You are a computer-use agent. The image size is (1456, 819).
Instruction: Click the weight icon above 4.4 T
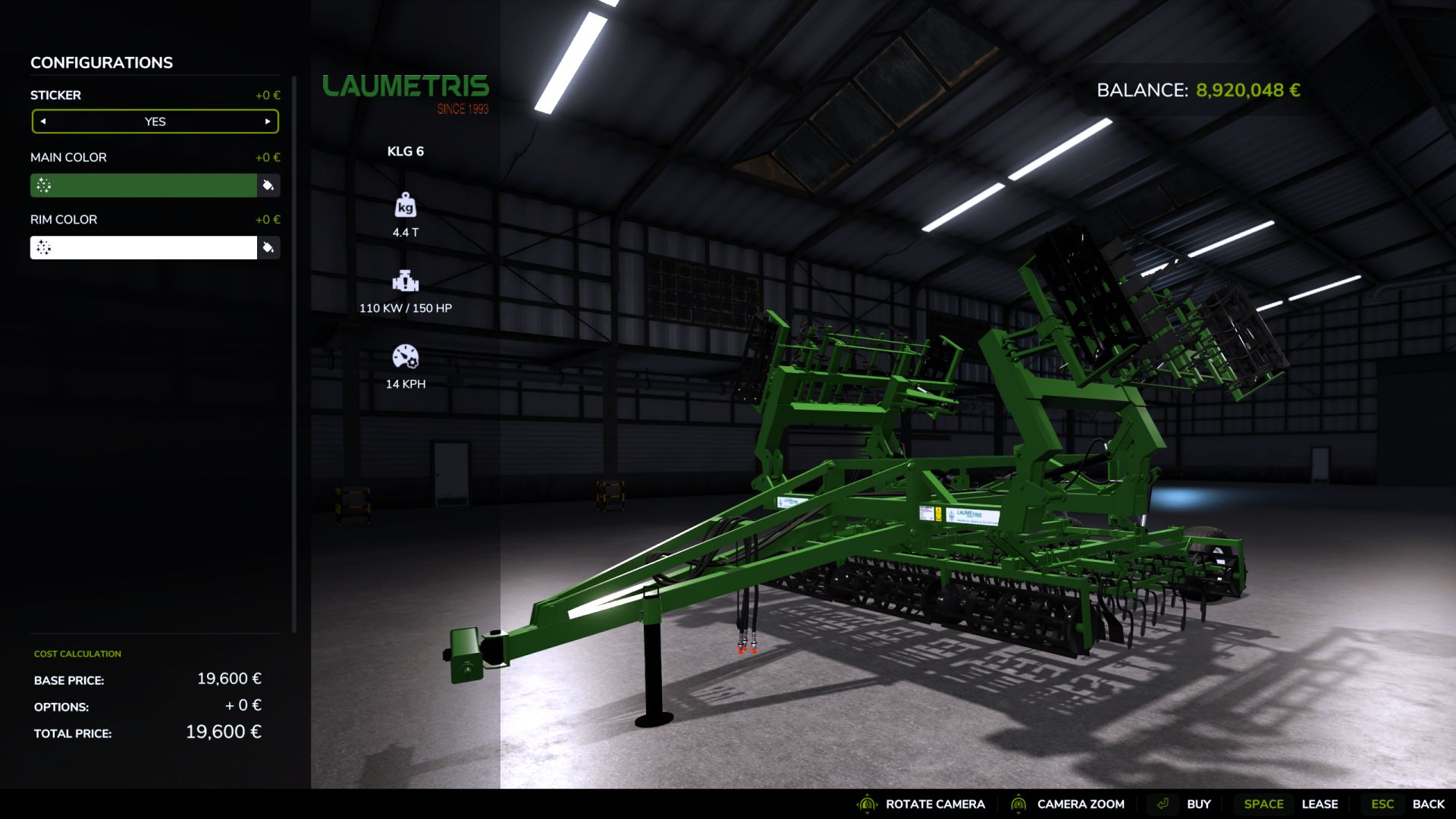406,206
